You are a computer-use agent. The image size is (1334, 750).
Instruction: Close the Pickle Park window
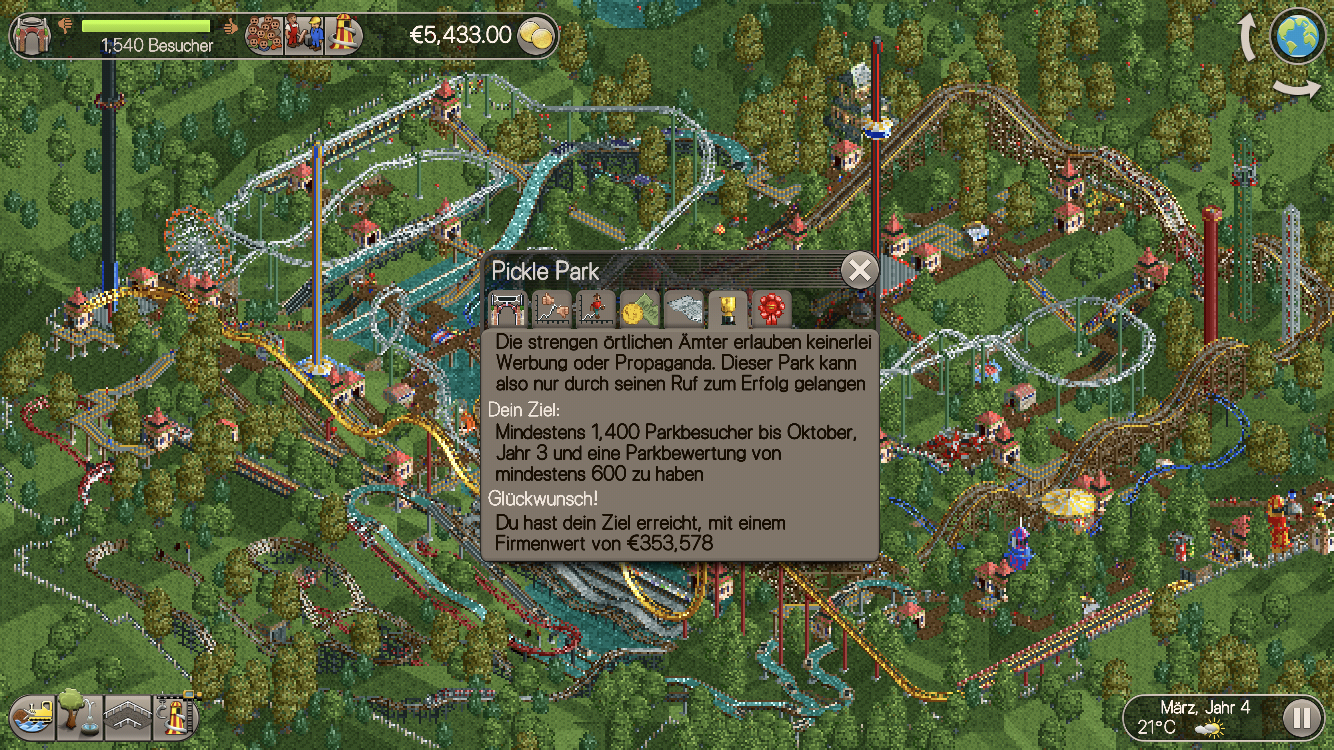coord(859,270)
